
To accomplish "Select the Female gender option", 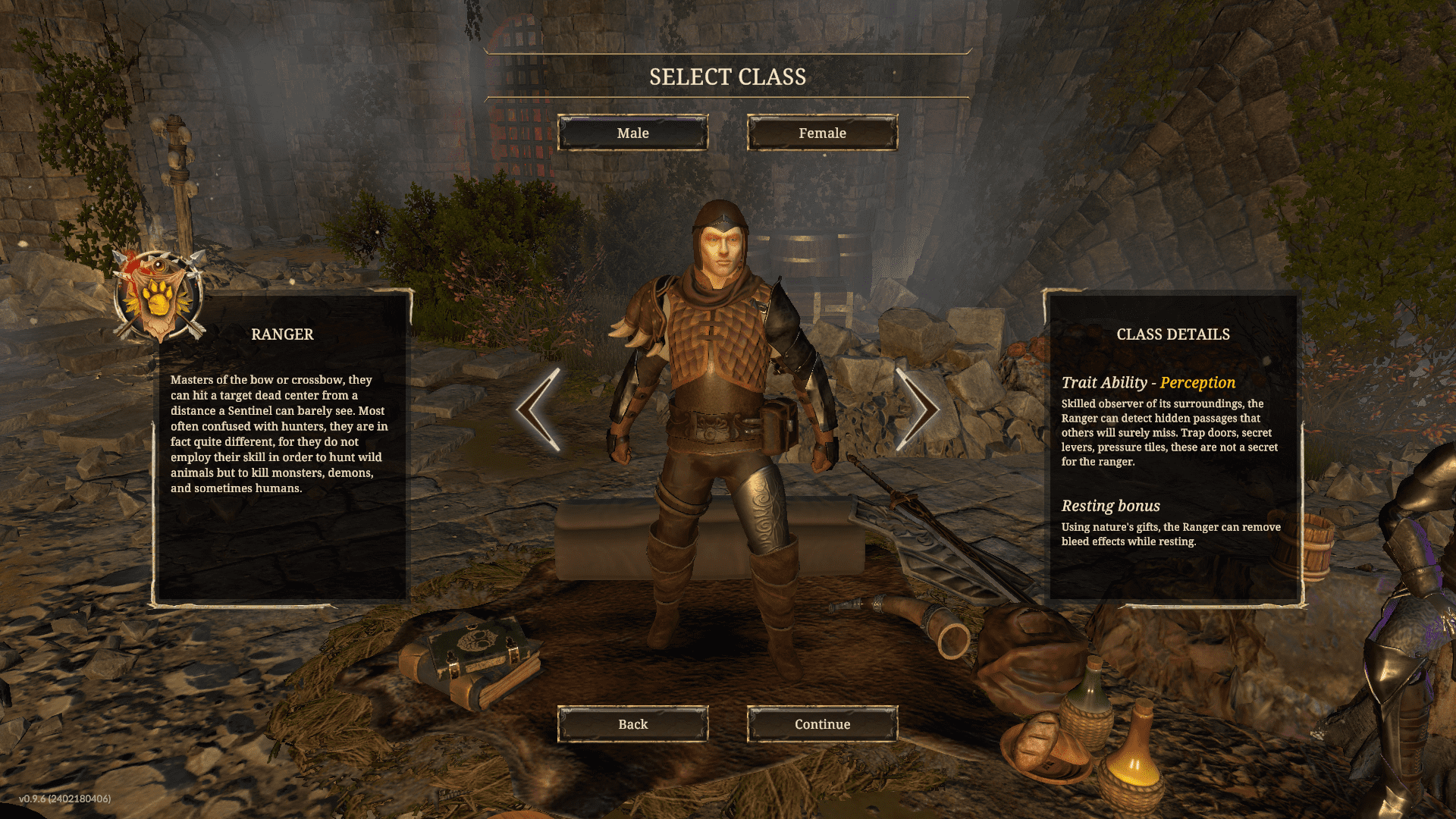I will [821, 133].
